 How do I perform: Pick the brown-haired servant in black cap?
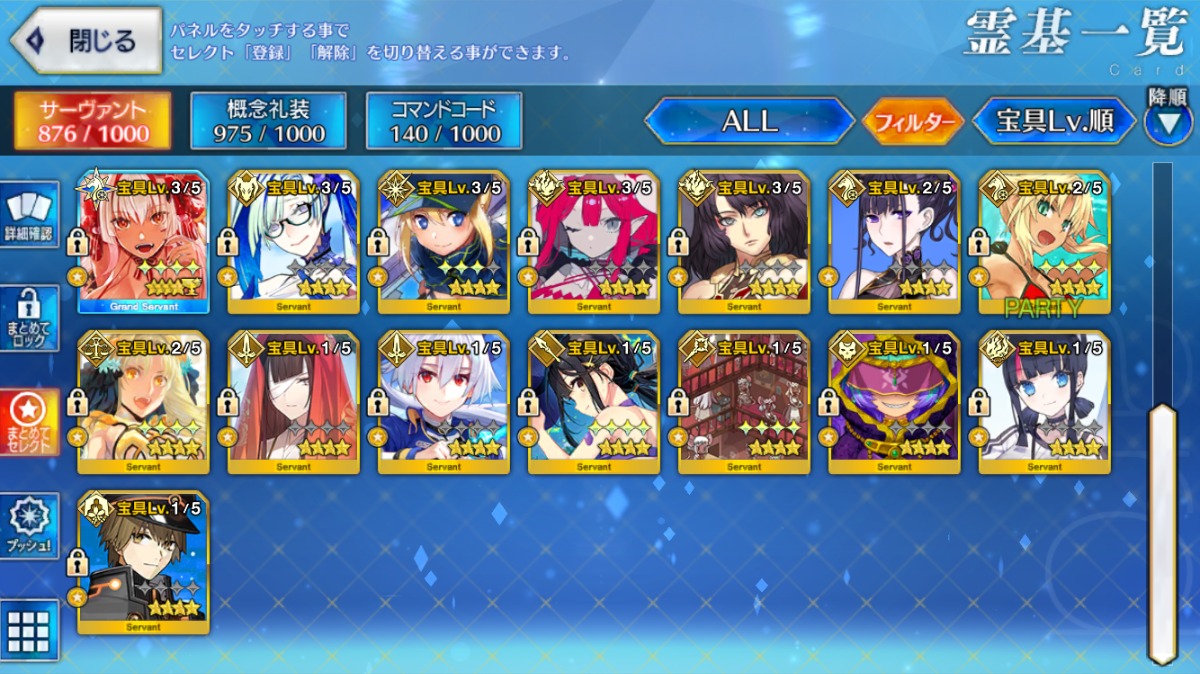click(x=143, y=562)
